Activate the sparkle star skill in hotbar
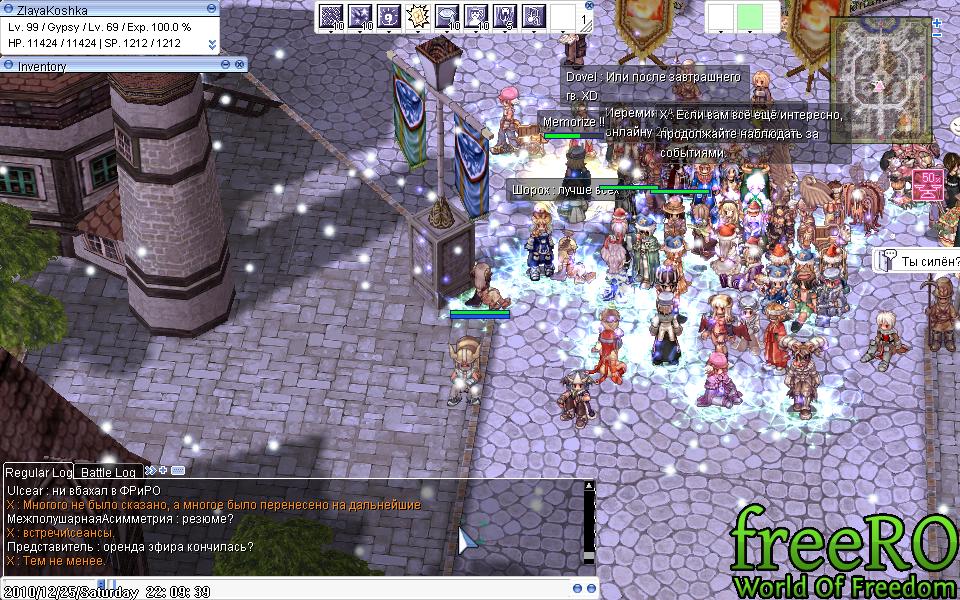This screenshot has width=960, height=600. click(359, 17)
